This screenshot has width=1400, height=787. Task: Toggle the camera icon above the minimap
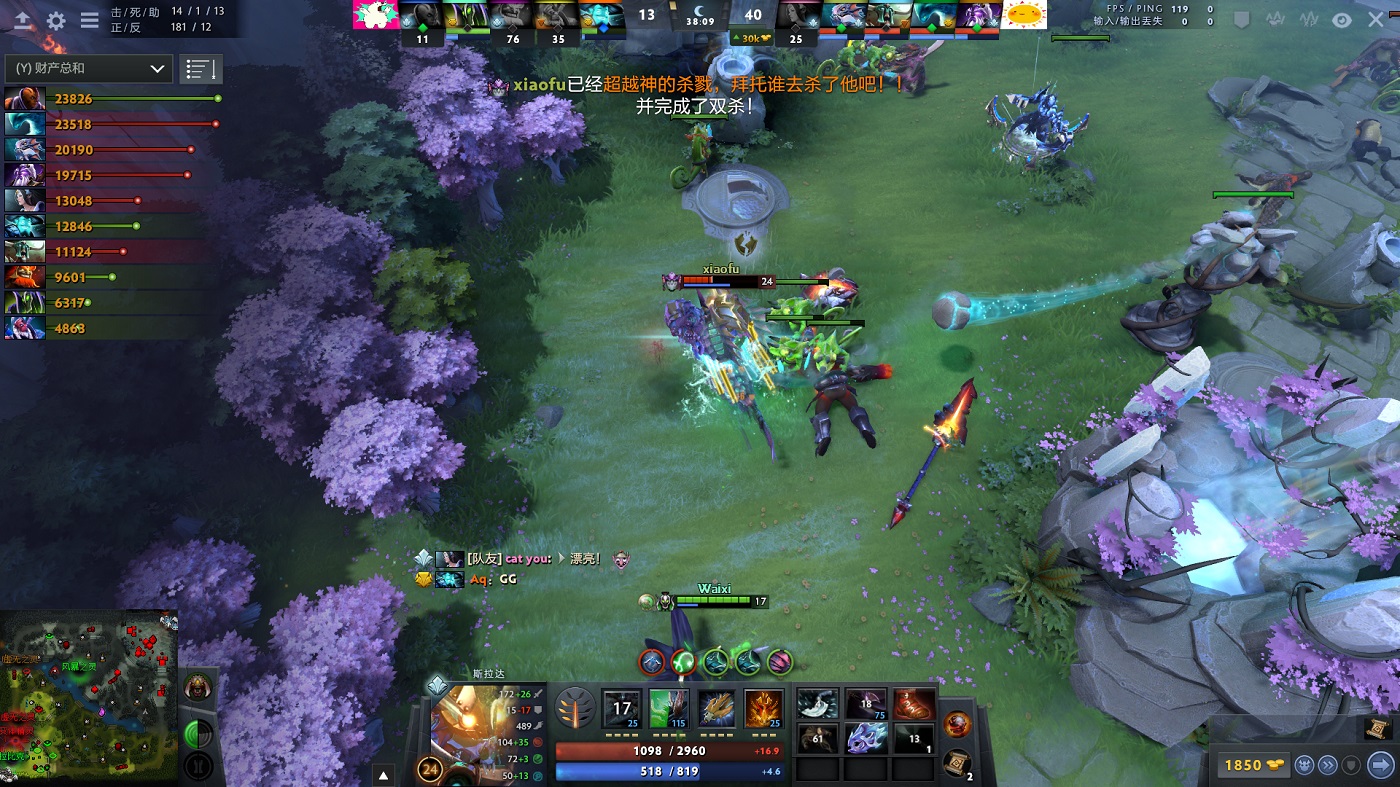197,730
